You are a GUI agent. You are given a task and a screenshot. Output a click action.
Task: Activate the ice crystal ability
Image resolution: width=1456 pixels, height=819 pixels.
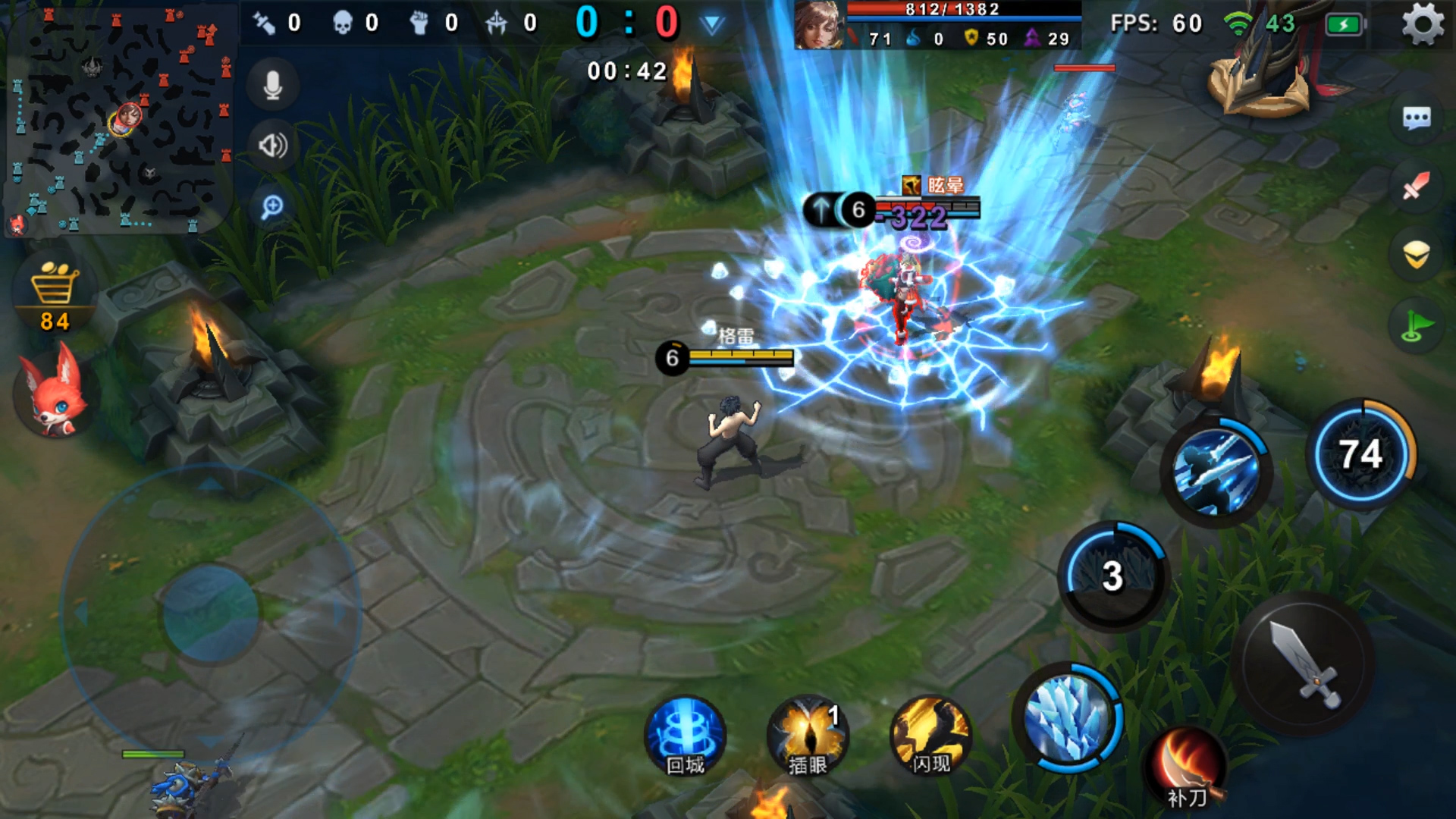(x=1068, y=717)
